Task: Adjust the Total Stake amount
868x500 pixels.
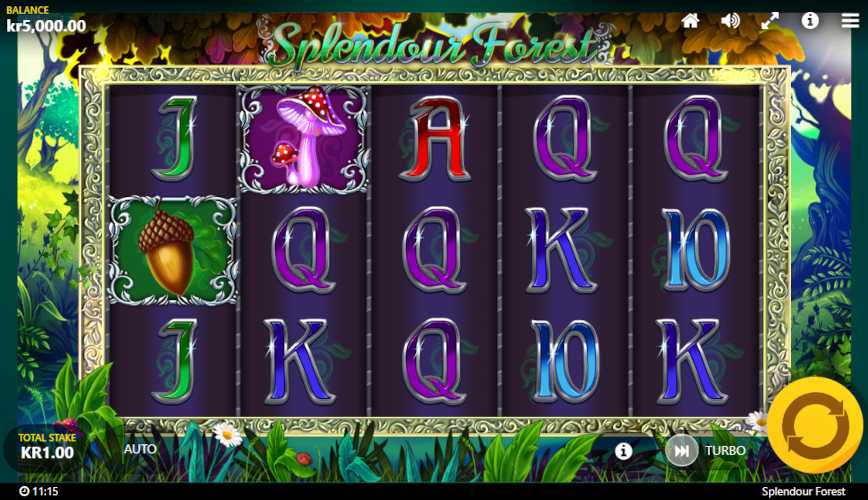Action: (46, 446)
